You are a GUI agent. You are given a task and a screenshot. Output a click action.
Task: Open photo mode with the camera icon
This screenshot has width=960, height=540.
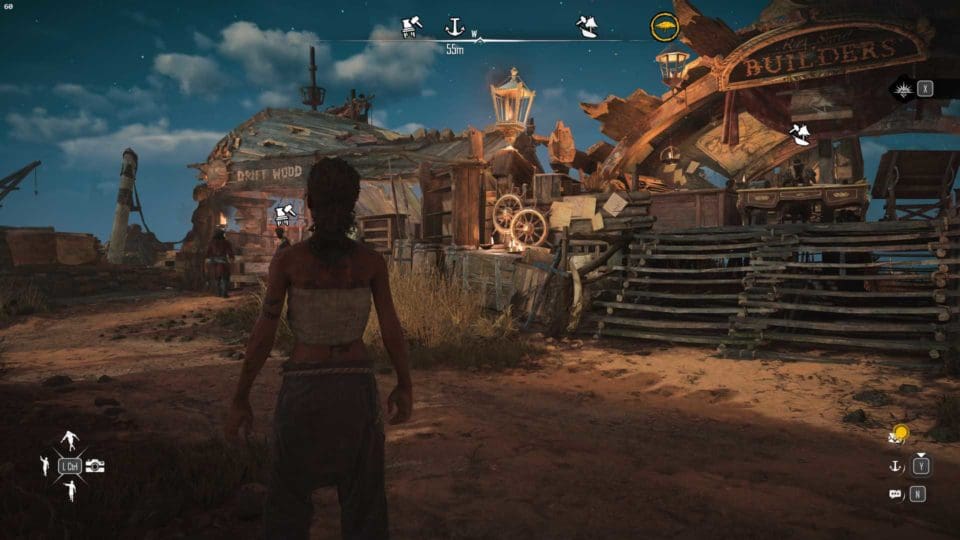click(x=95, y=466)
